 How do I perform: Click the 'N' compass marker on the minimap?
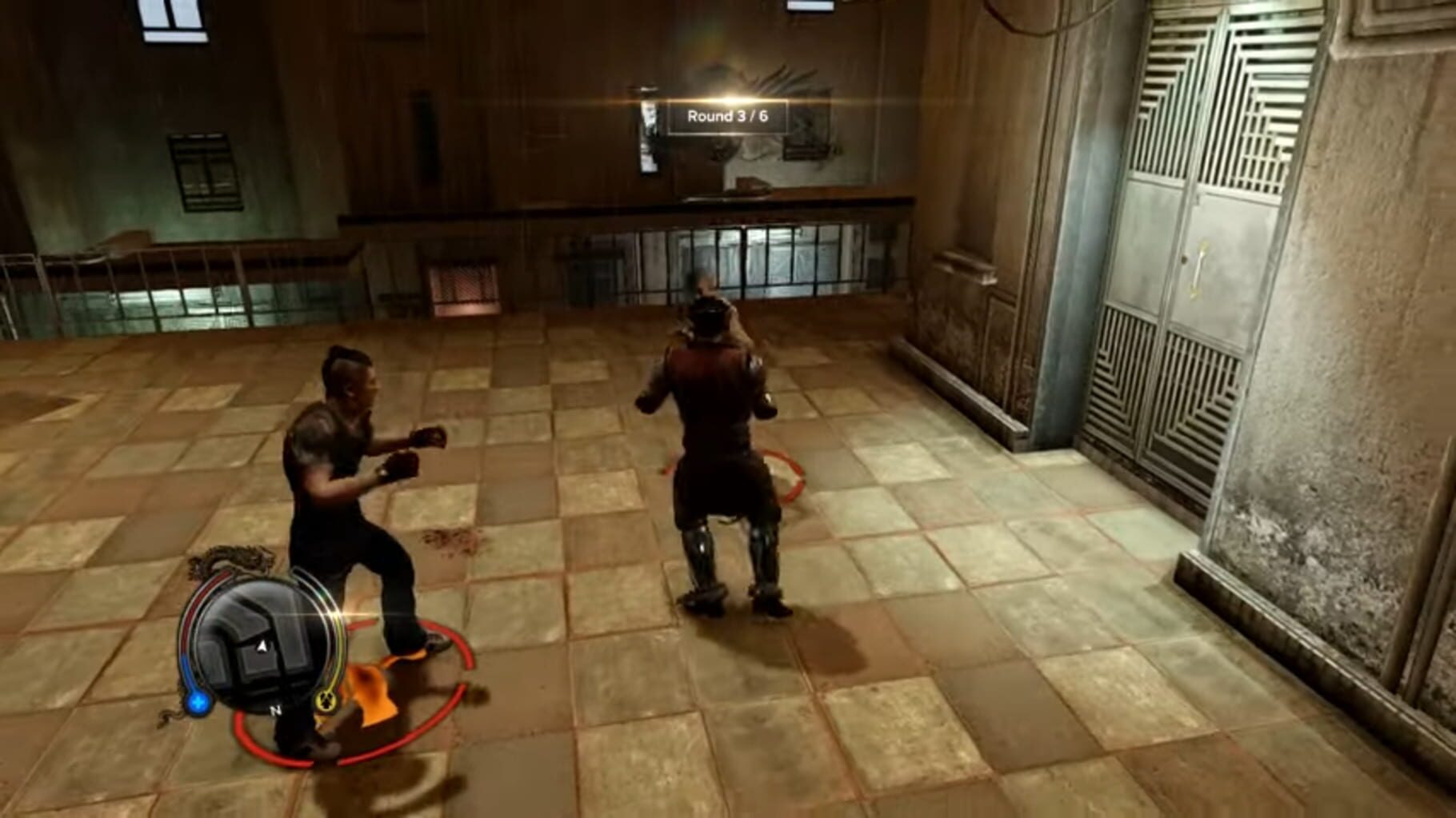pyautogui.click(x=276, y=711)
